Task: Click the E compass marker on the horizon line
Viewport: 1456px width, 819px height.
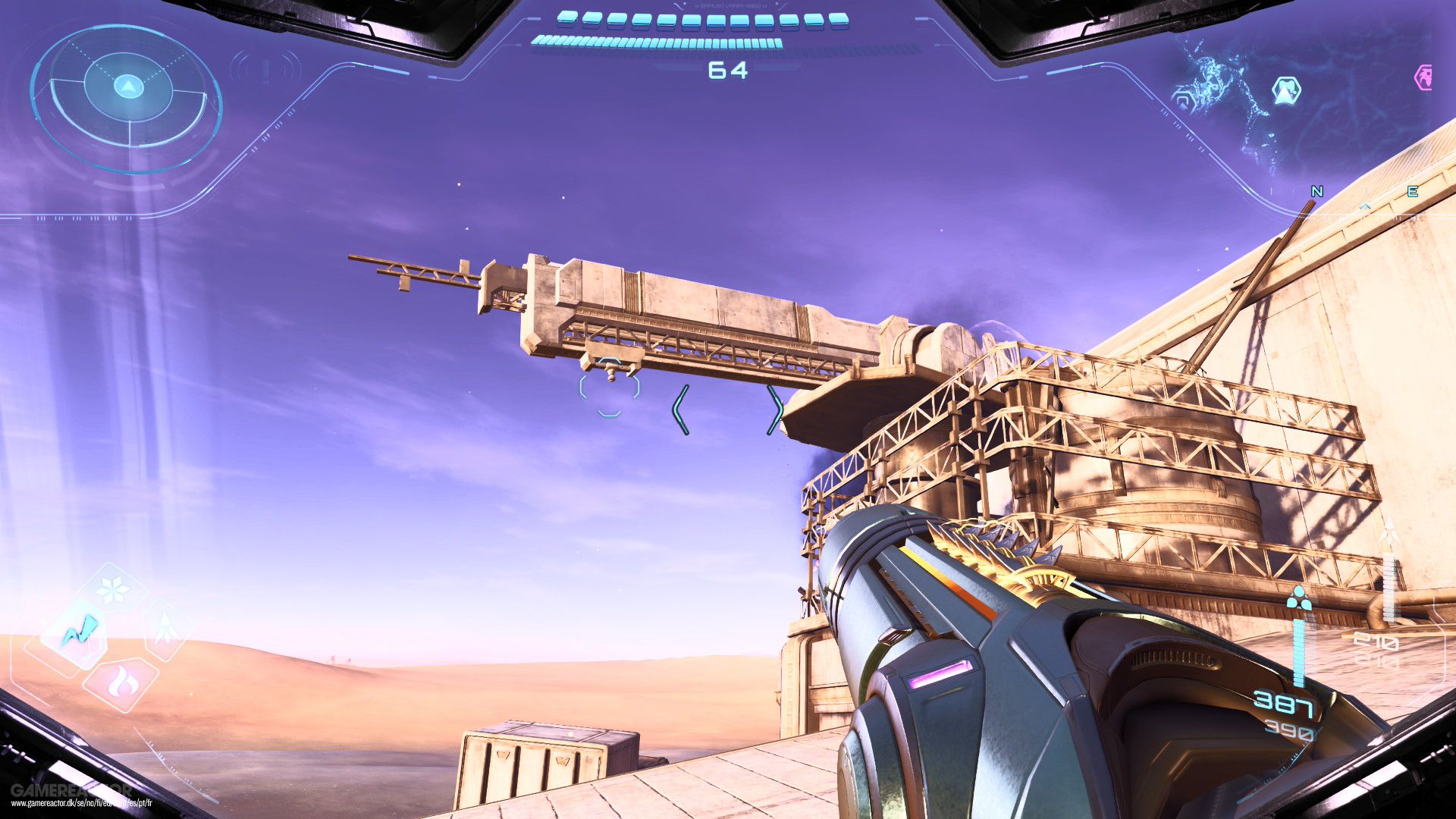Action: coord(1413,191)
